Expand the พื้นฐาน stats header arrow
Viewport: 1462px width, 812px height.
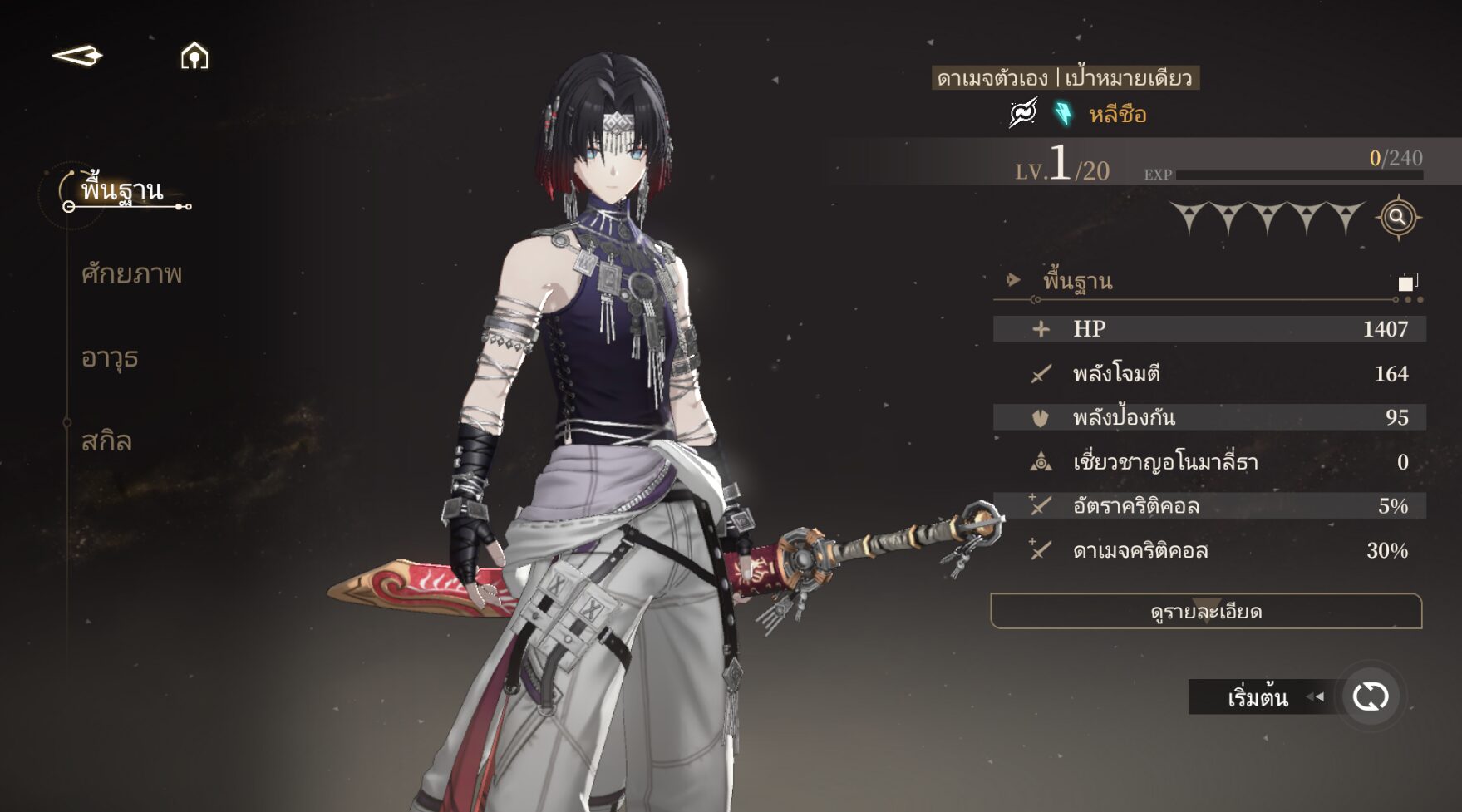pyautogui.click(x=1012, y=280)
